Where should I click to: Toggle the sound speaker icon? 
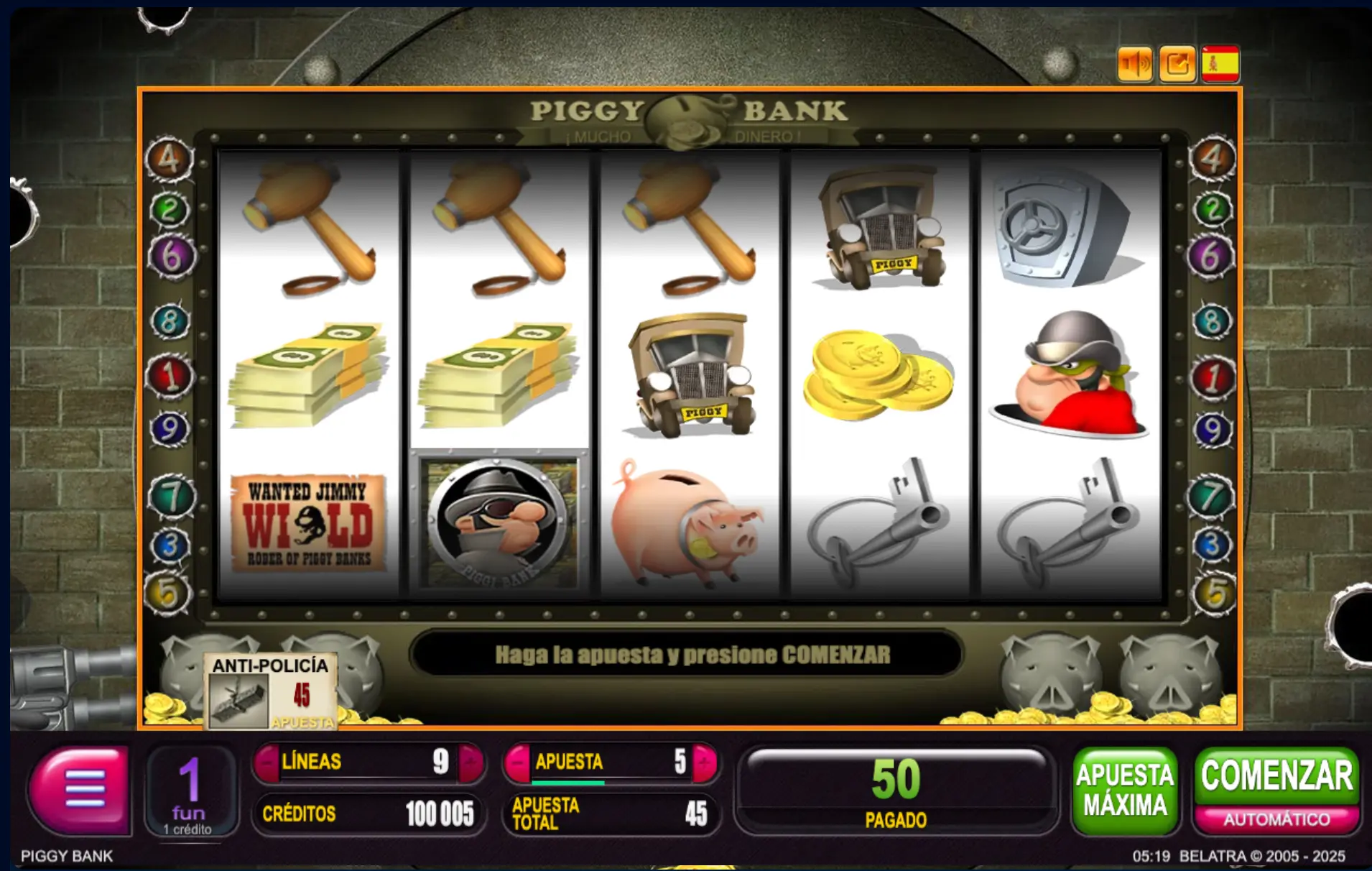click(1135, 65)
